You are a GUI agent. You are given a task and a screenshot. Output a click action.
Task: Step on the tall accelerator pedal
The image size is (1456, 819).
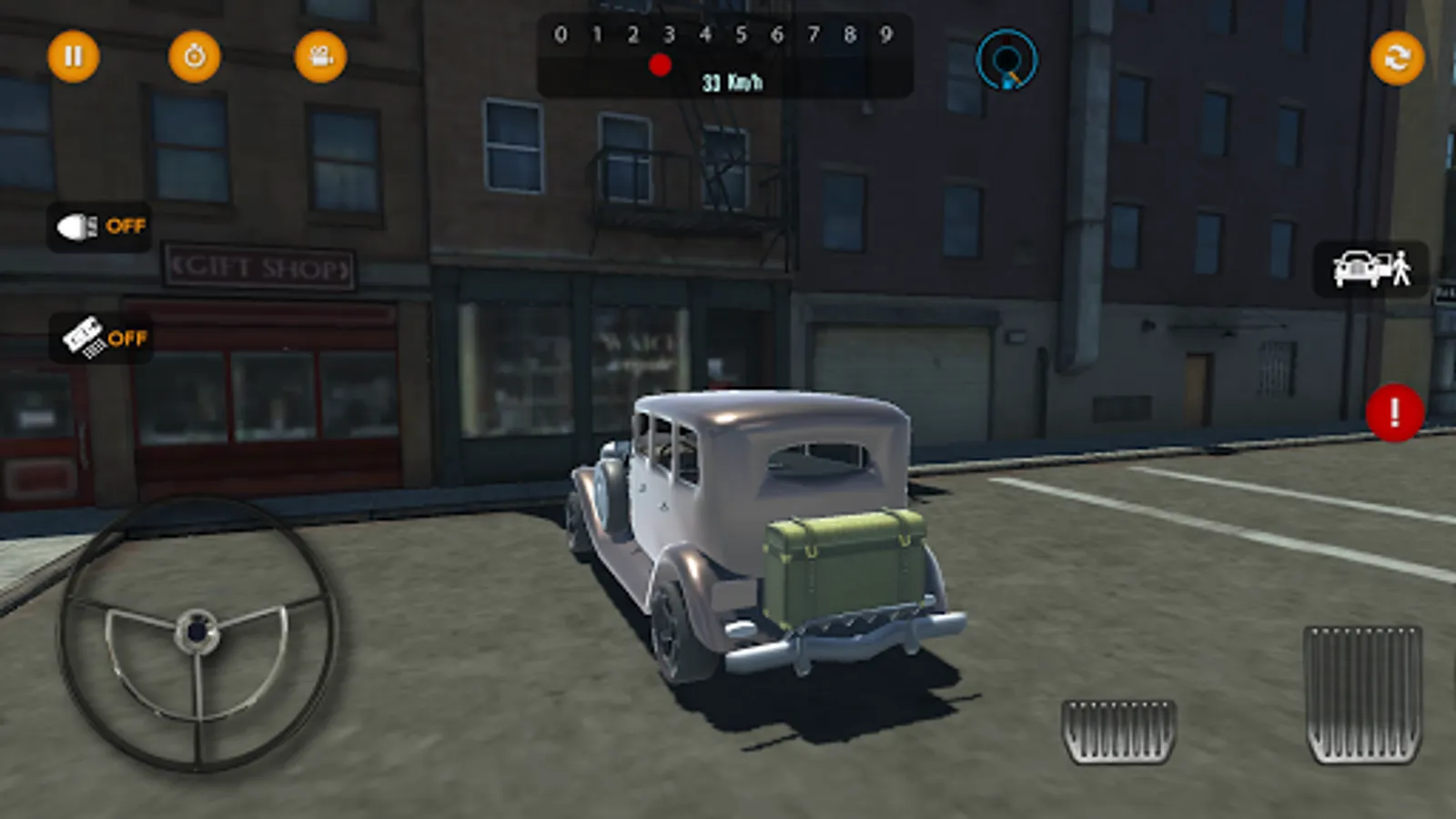(x=1362, y=693)
